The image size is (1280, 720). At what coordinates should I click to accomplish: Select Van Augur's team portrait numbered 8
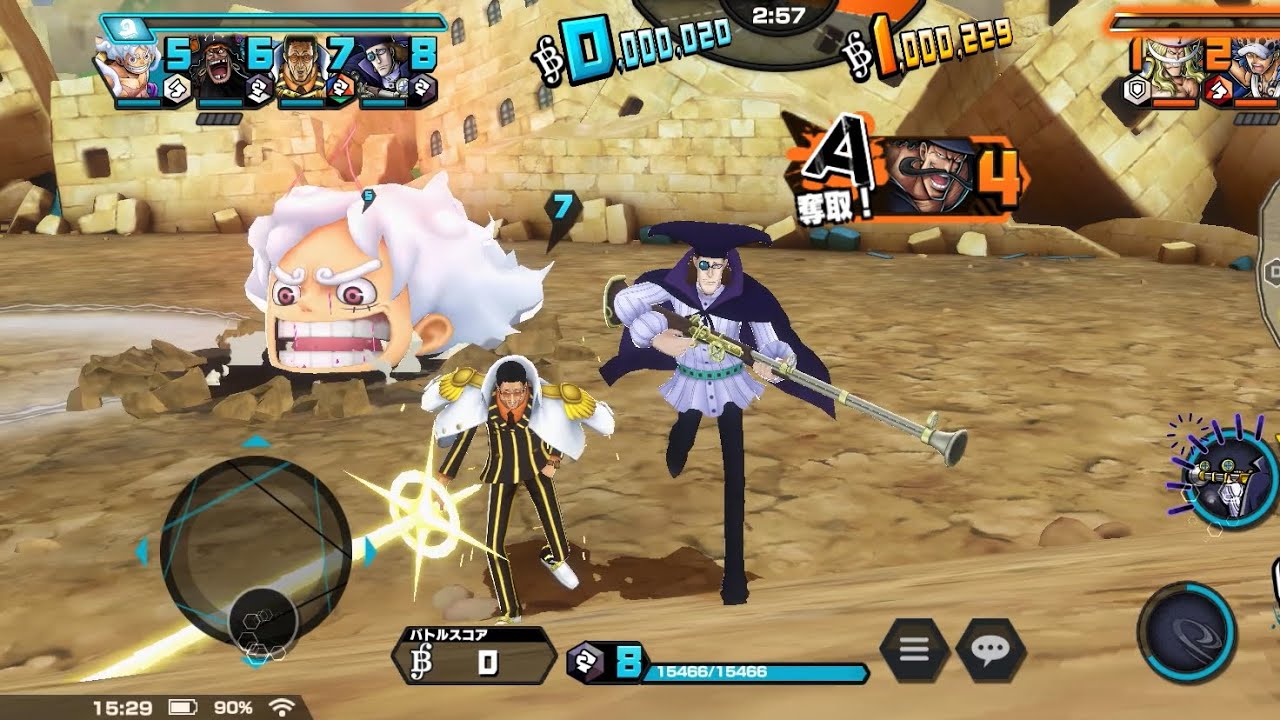pos(386,68)
